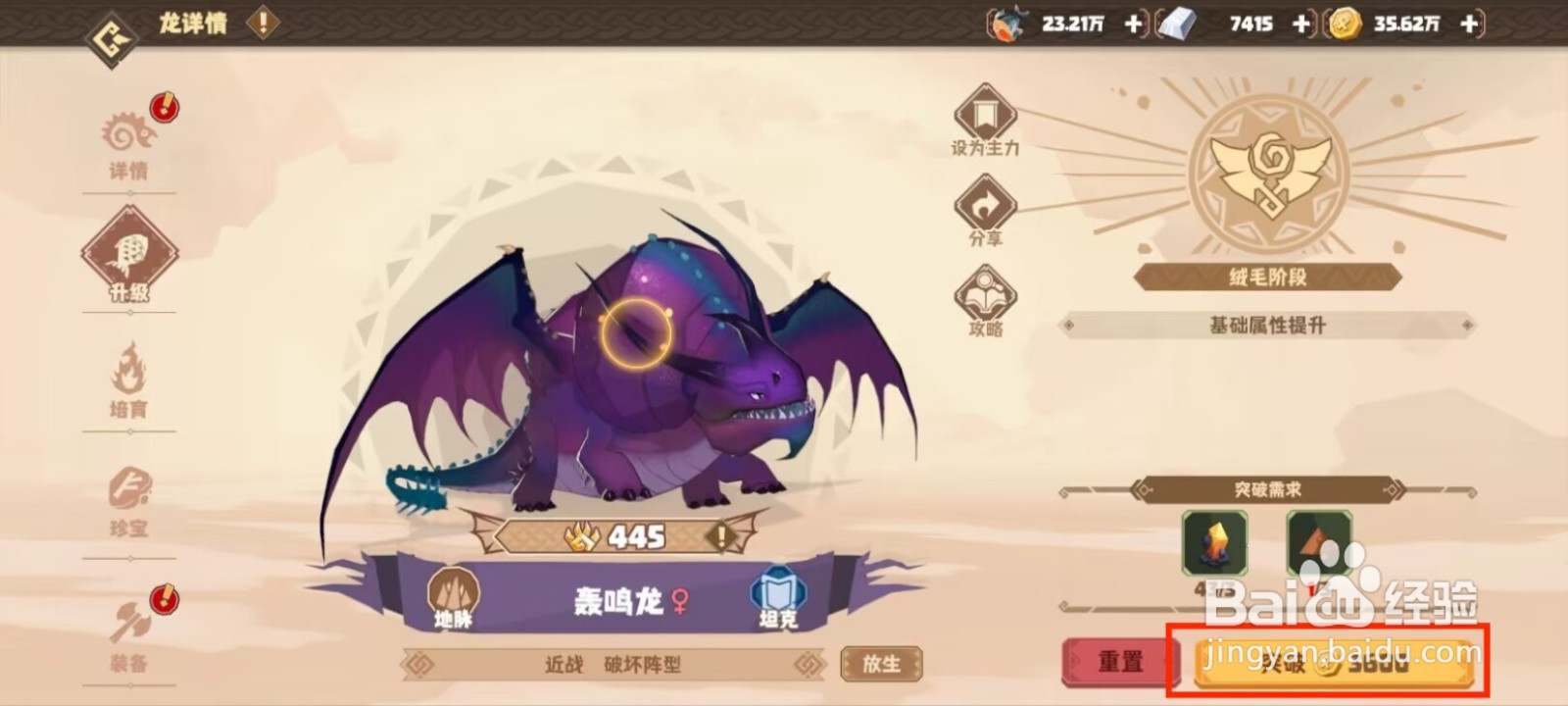Open the 分享 share icon
This screenshot has height=706, width=1568.
coord(986,205)
